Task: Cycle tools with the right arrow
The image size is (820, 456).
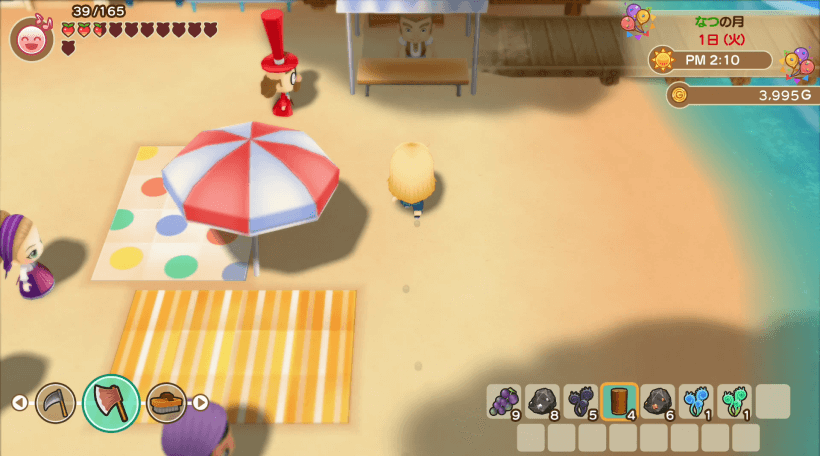Action: click(200, 402)
